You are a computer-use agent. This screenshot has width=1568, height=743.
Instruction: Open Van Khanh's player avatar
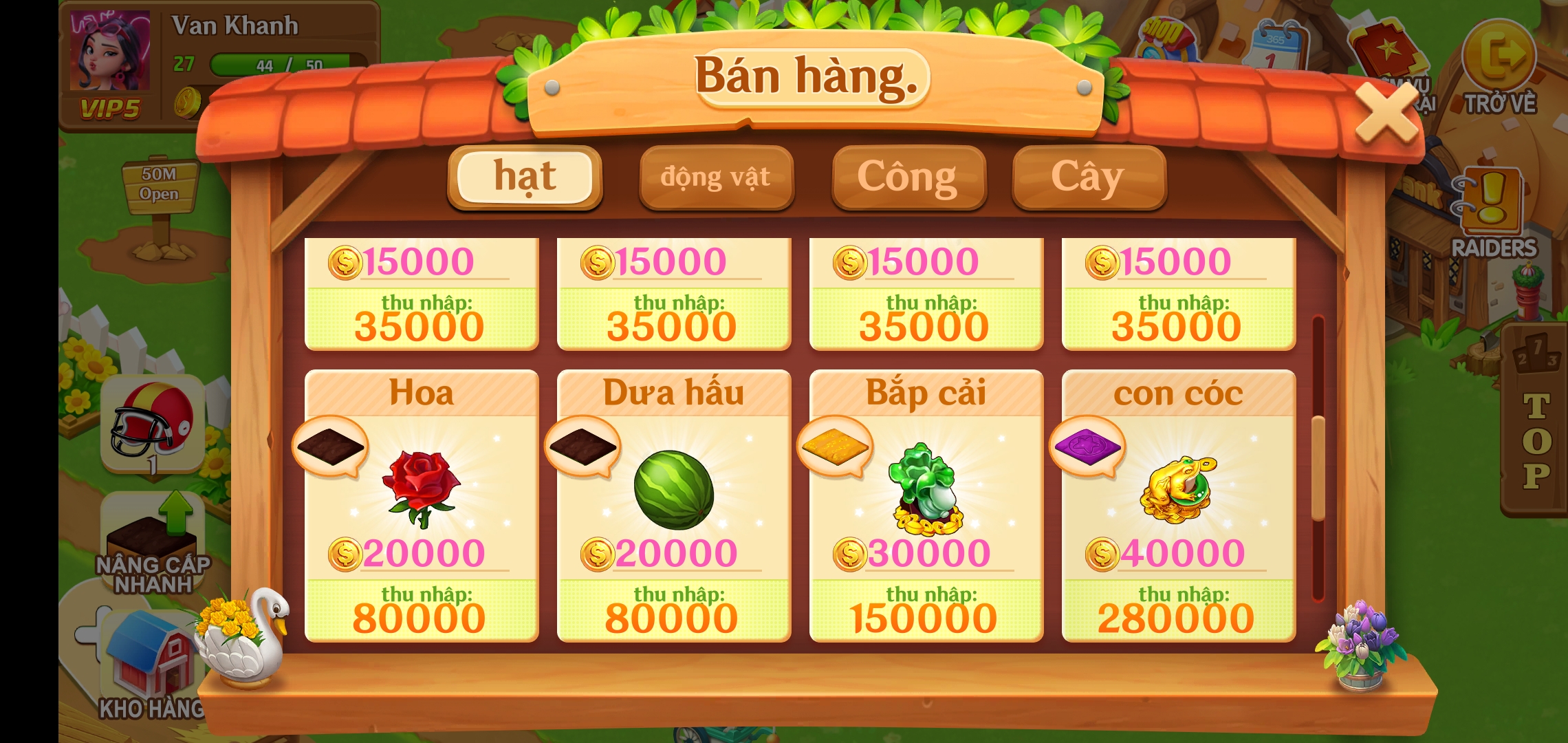pyautogui.click(x=110, y=52)
